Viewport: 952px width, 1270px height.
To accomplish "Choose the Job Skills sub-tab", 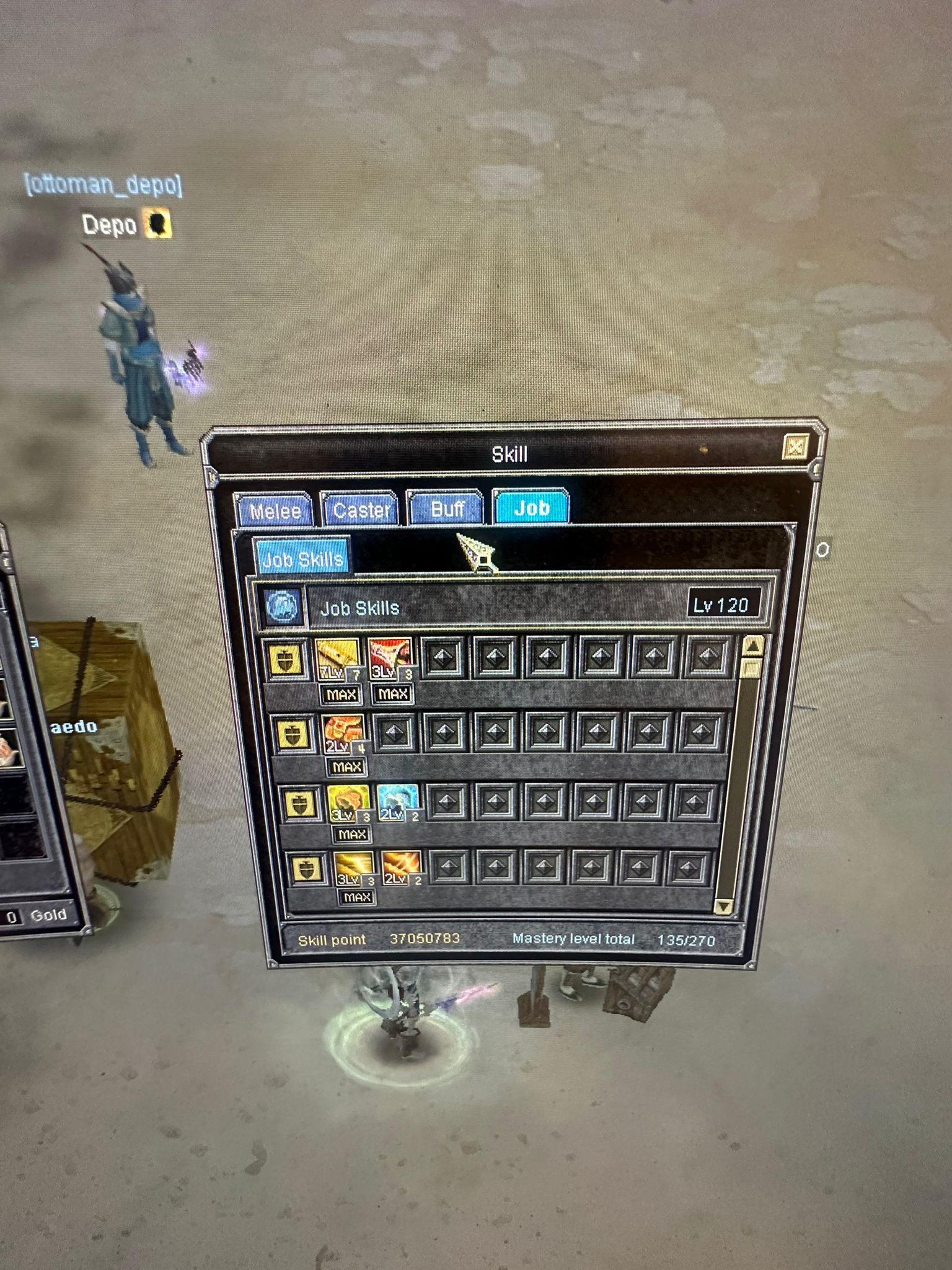I will [x=302, y=559].
